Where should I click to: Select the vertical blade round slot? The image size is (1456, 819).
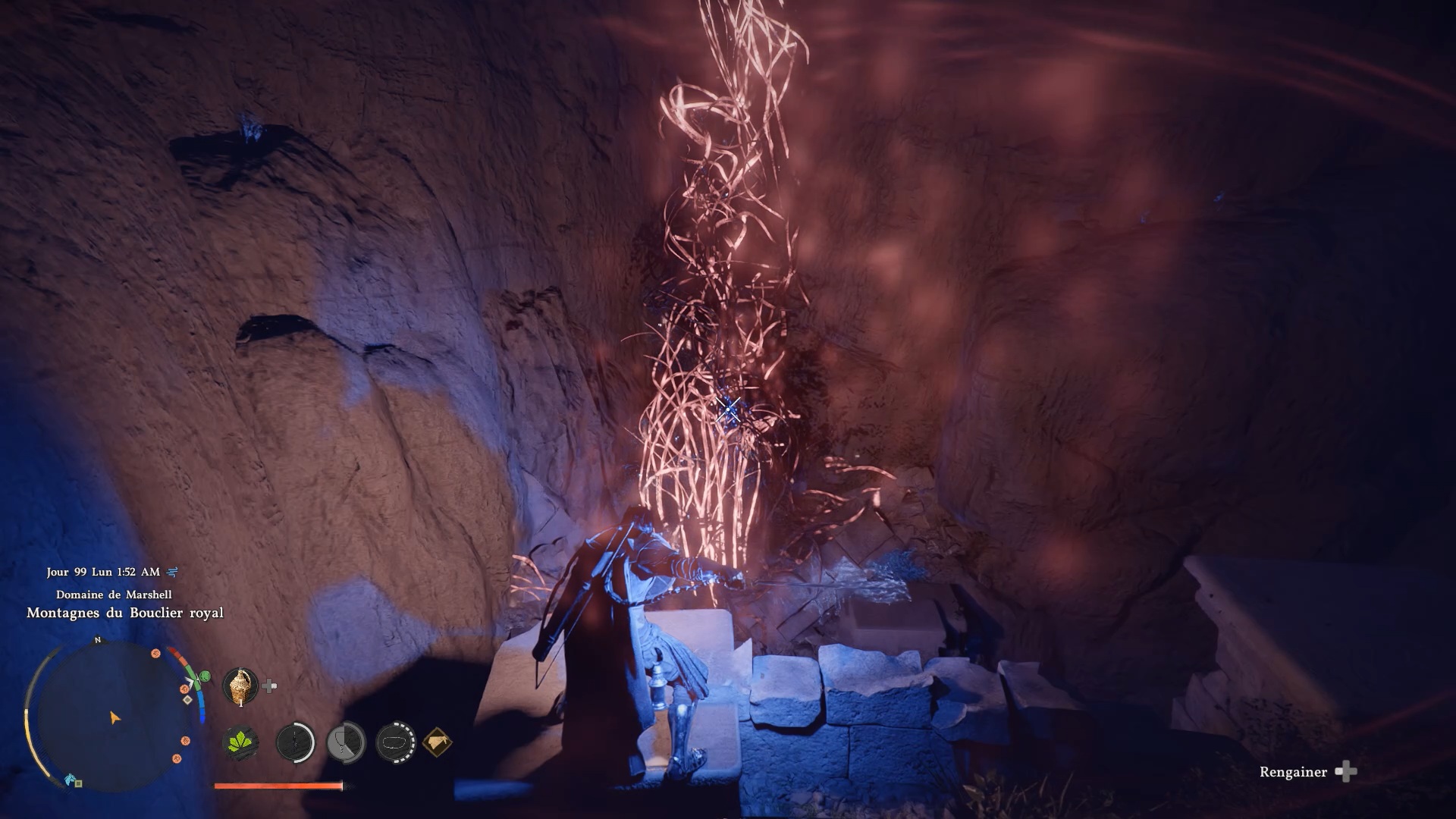pyautogui.click(x=295, y=742)
